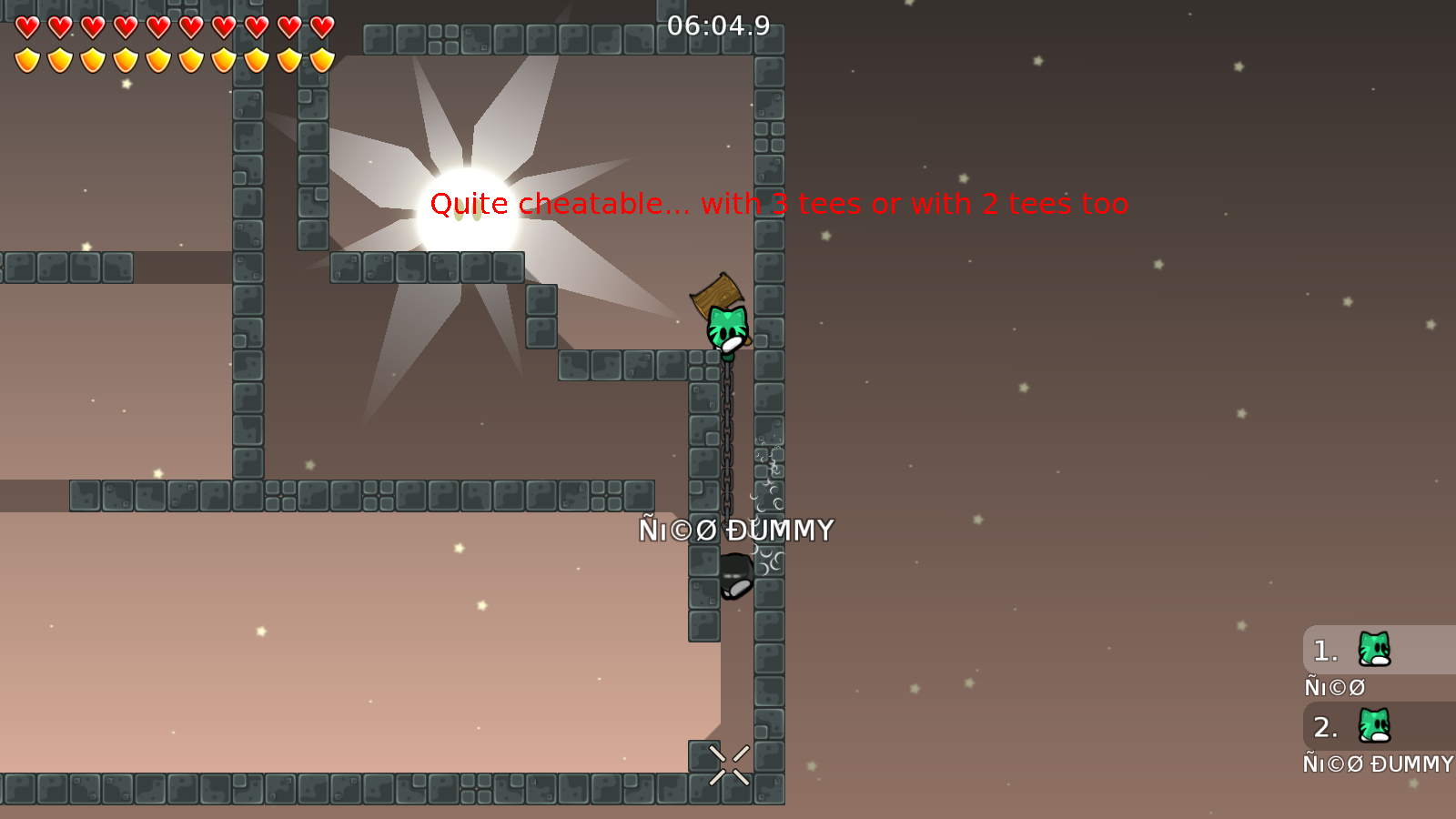Select the last armor shield icon

(x=320, y=59)
